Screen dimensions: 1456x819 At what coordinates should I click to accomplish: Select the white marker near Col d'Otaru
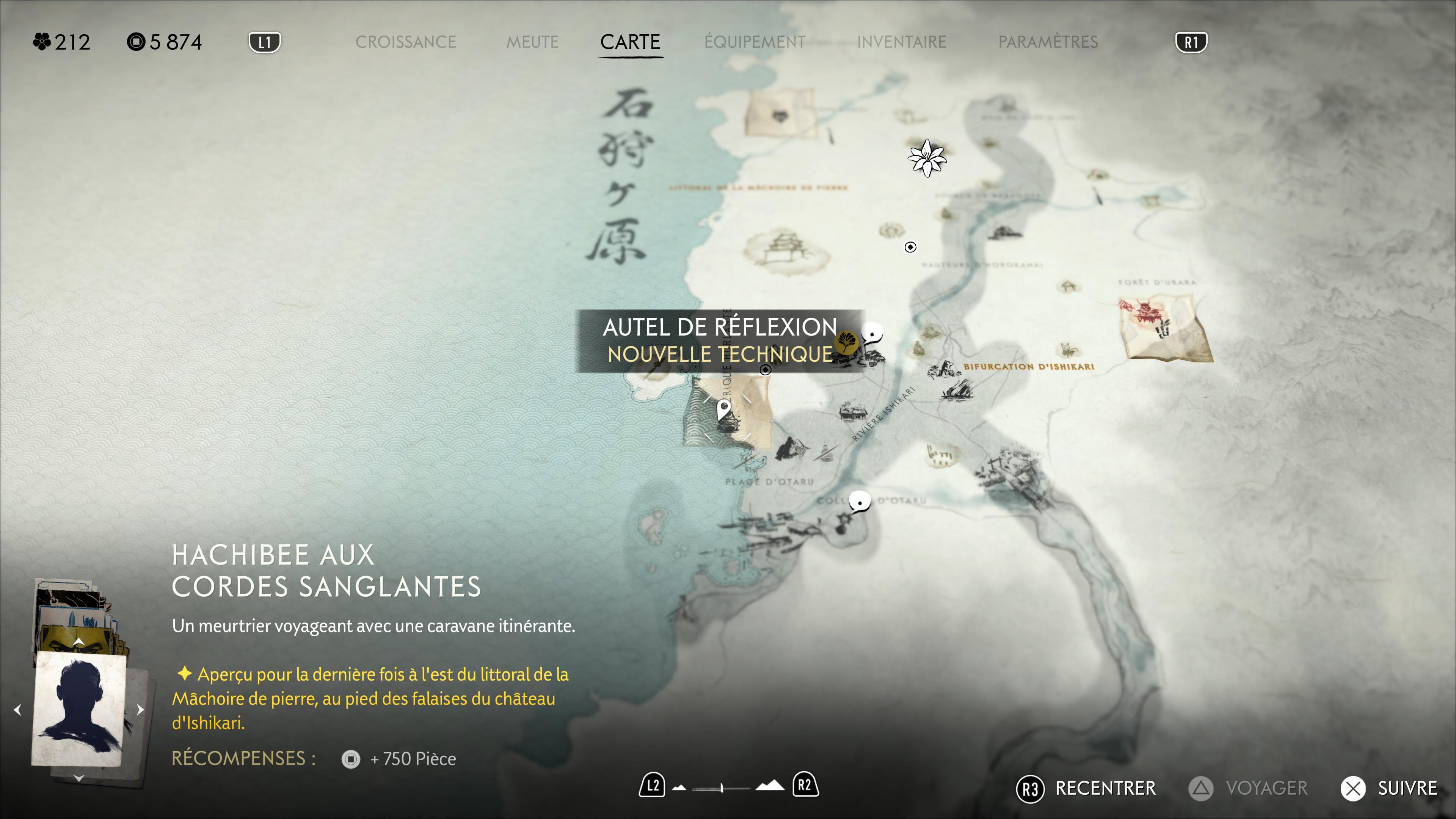point(860,501)
